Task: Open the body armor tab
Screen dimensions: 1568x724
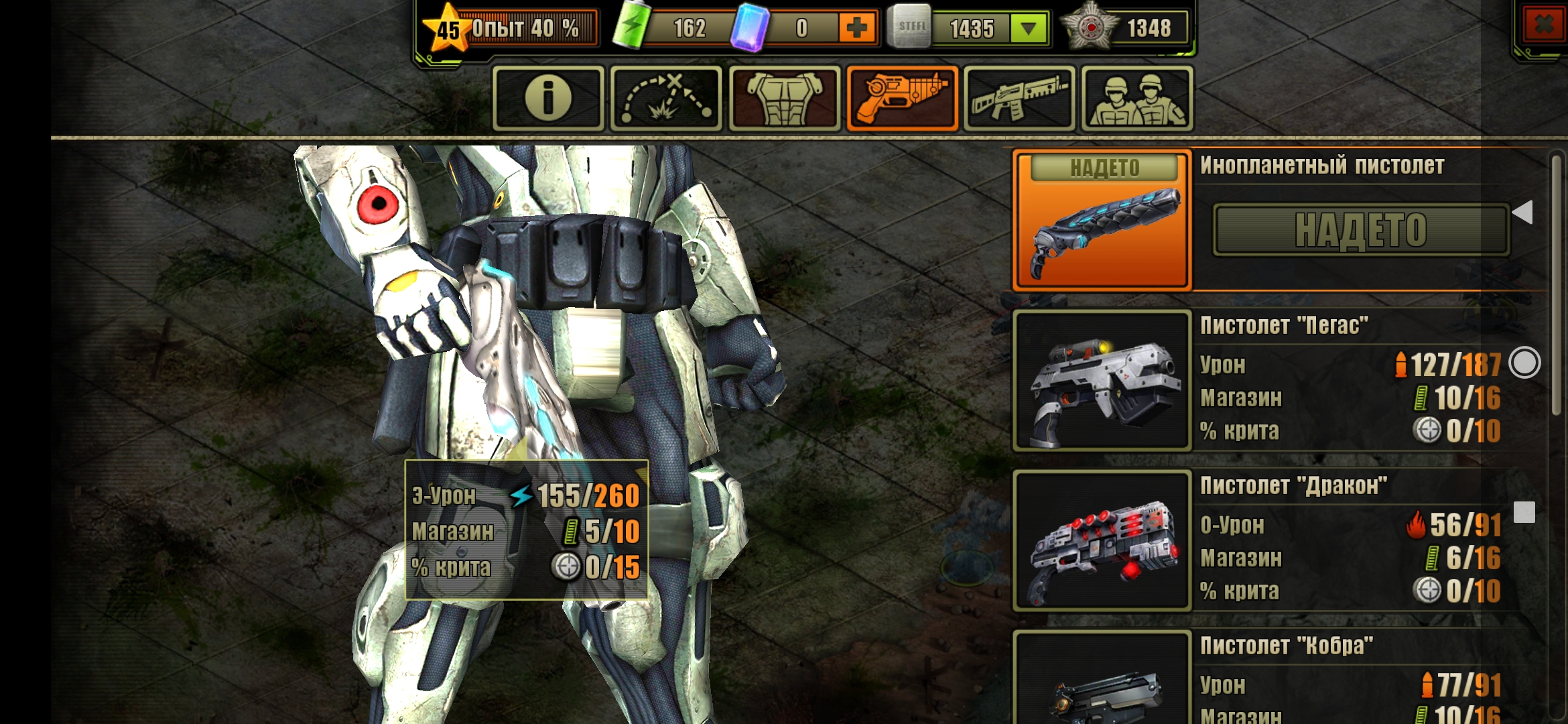Action: click(784, 99)
